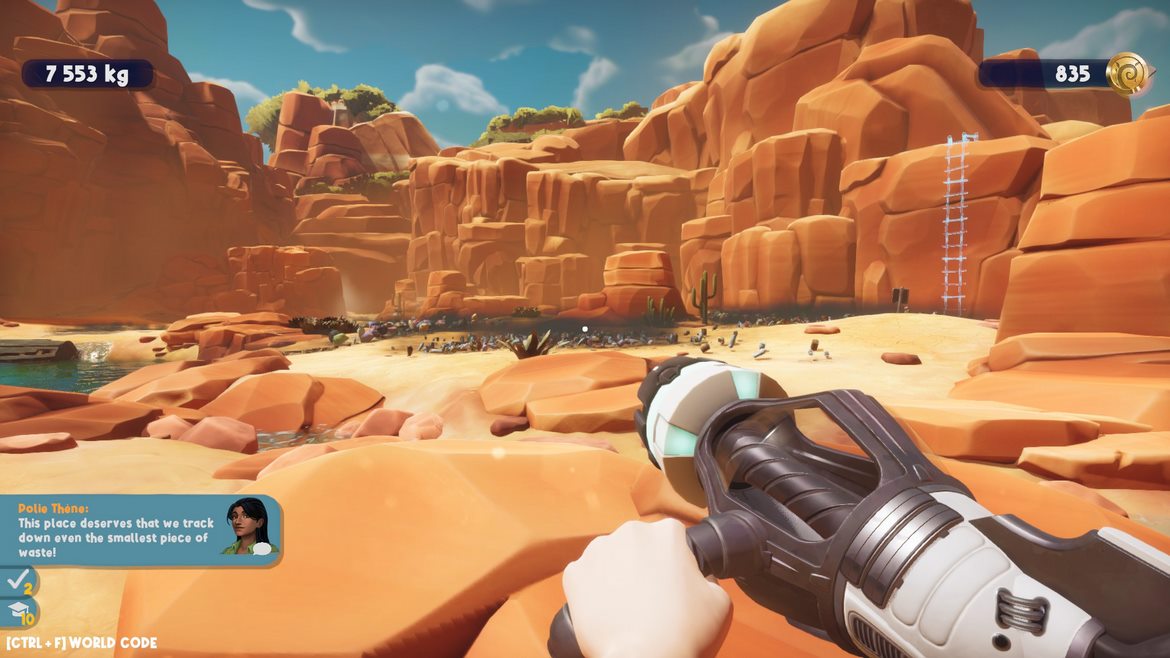Open the graduation cap tutorials tab
Screen dimensions: 1170x658
click(18, 612)
